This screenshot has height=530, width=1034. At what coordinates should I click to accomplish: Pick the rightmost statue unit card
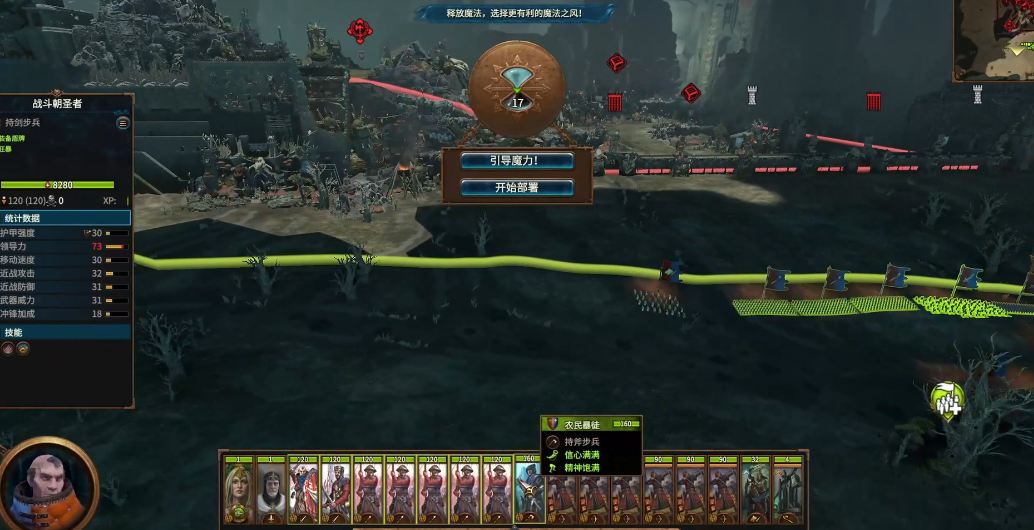789,491
